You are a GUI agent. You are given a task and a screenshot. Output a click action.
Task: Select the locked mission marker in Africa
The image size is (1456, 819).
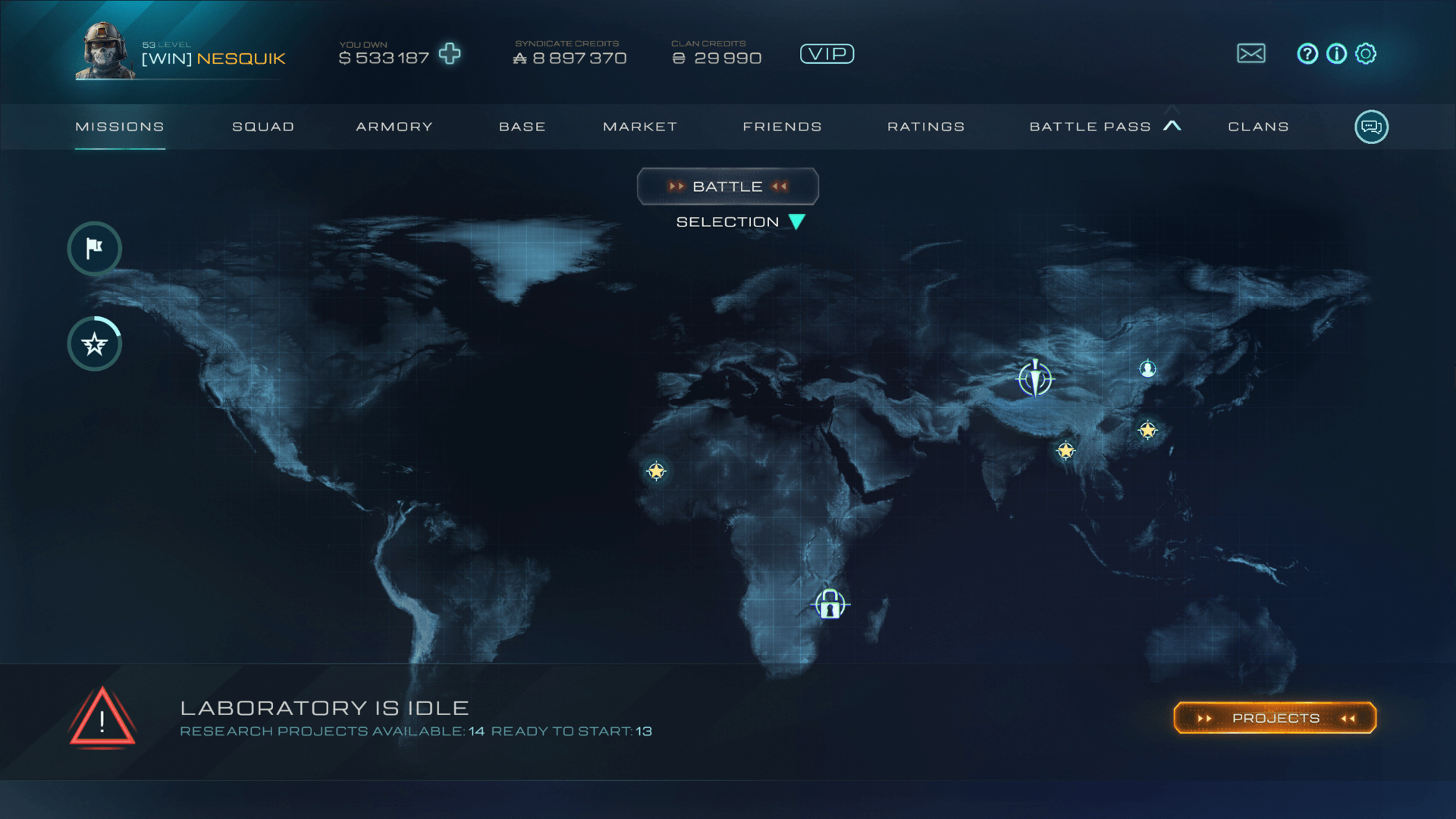tap(830, 605)
